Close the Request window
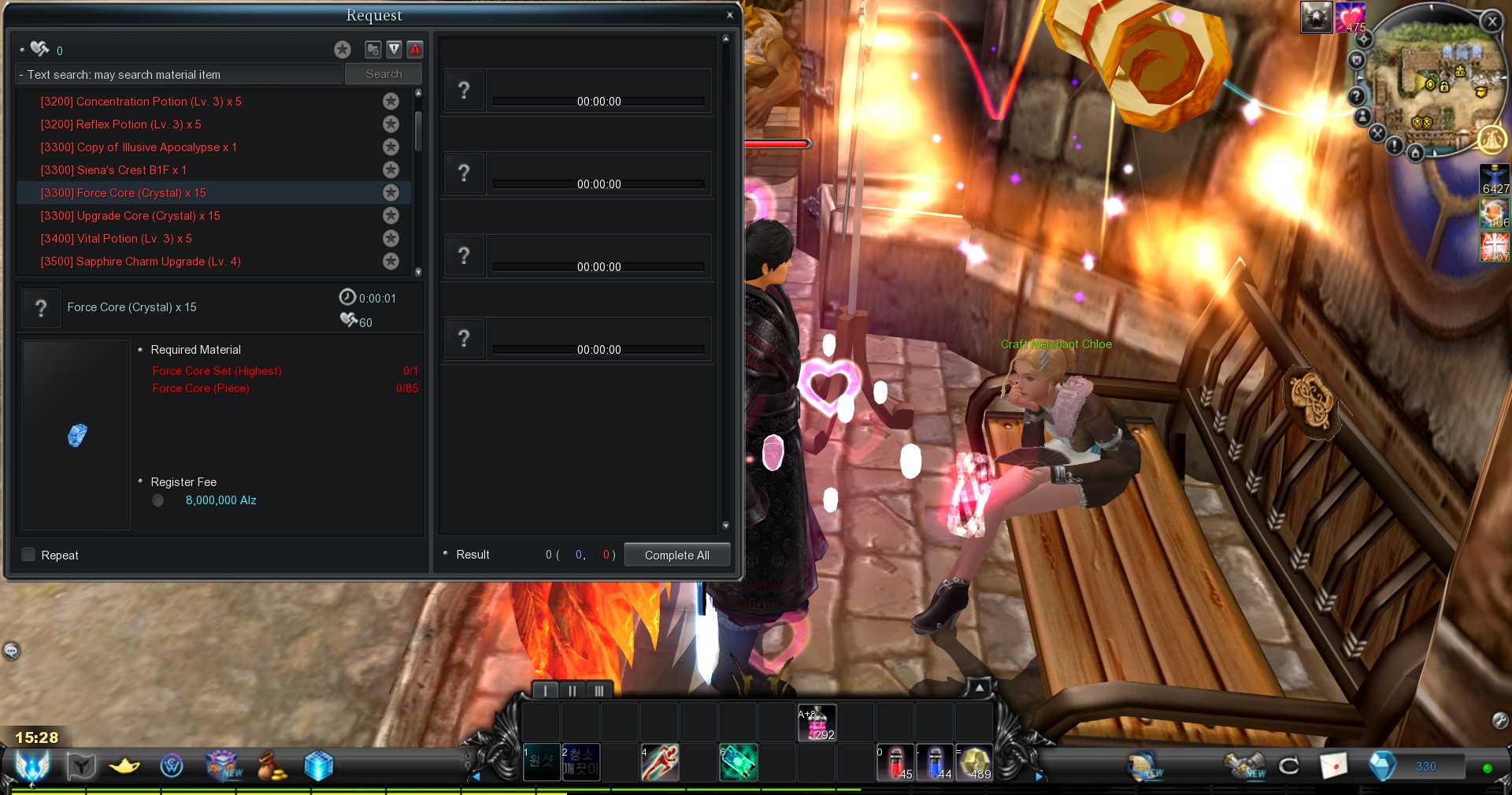The image size is (1512, 795). pos(730,15)
